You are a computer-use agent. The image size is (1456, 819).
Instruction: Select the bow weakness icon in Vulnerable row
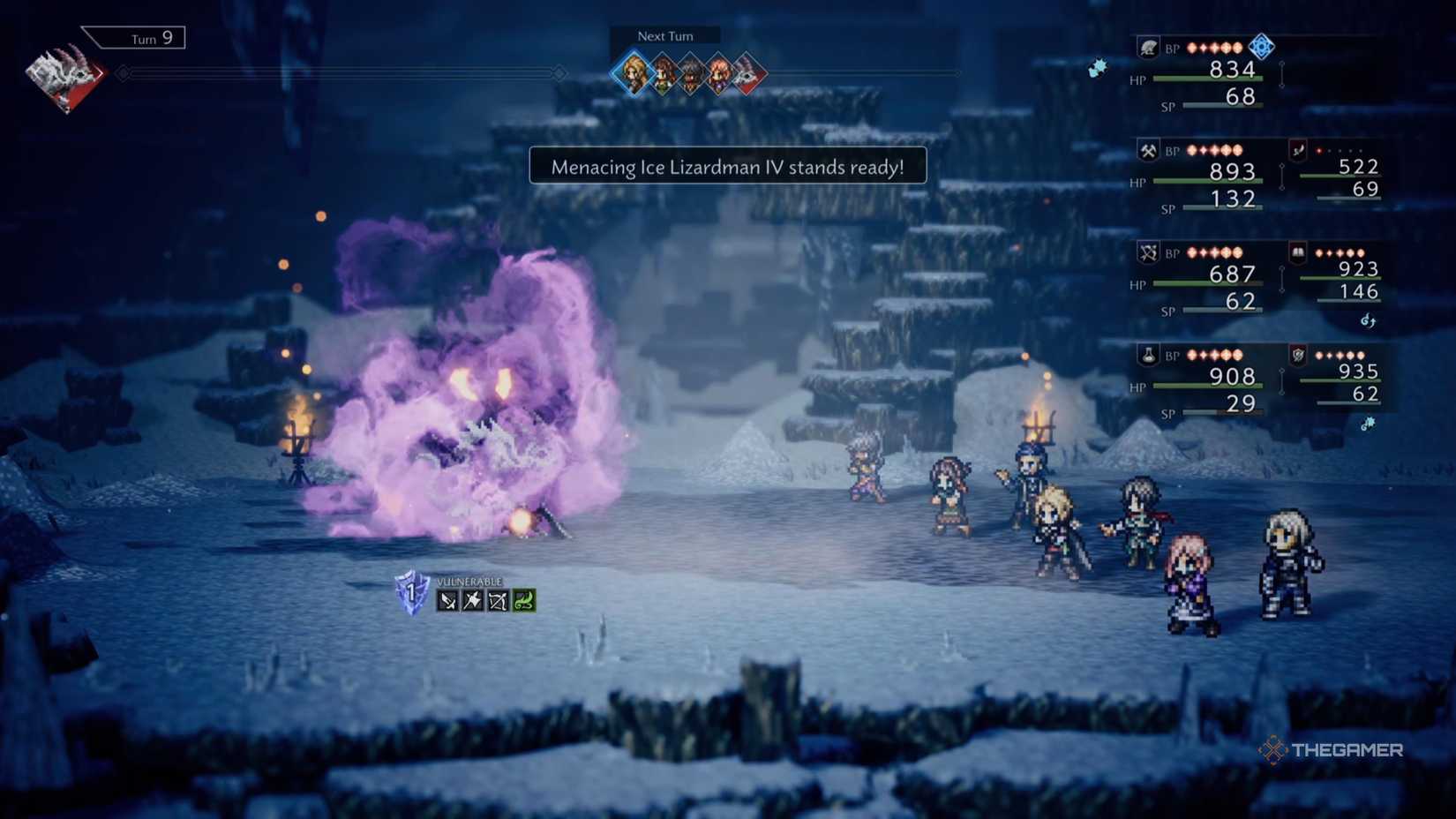click(x=498, y=601)
